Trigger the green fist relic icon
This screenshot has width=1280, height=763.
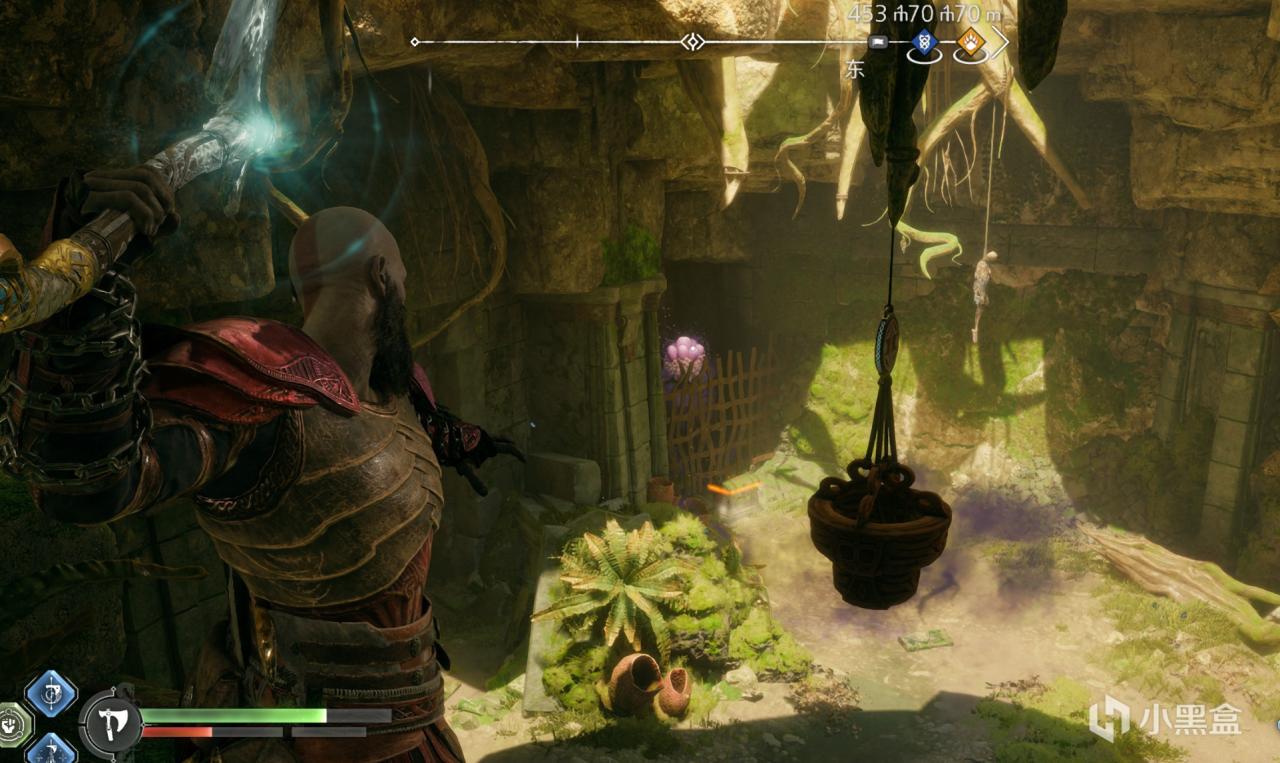[x=14, y=723]
